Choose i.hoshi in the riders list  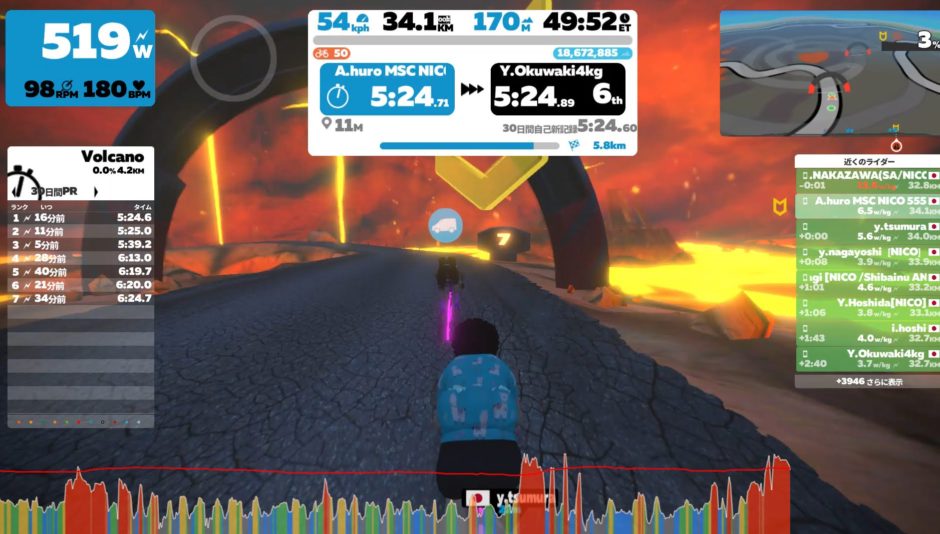[866, 332]
